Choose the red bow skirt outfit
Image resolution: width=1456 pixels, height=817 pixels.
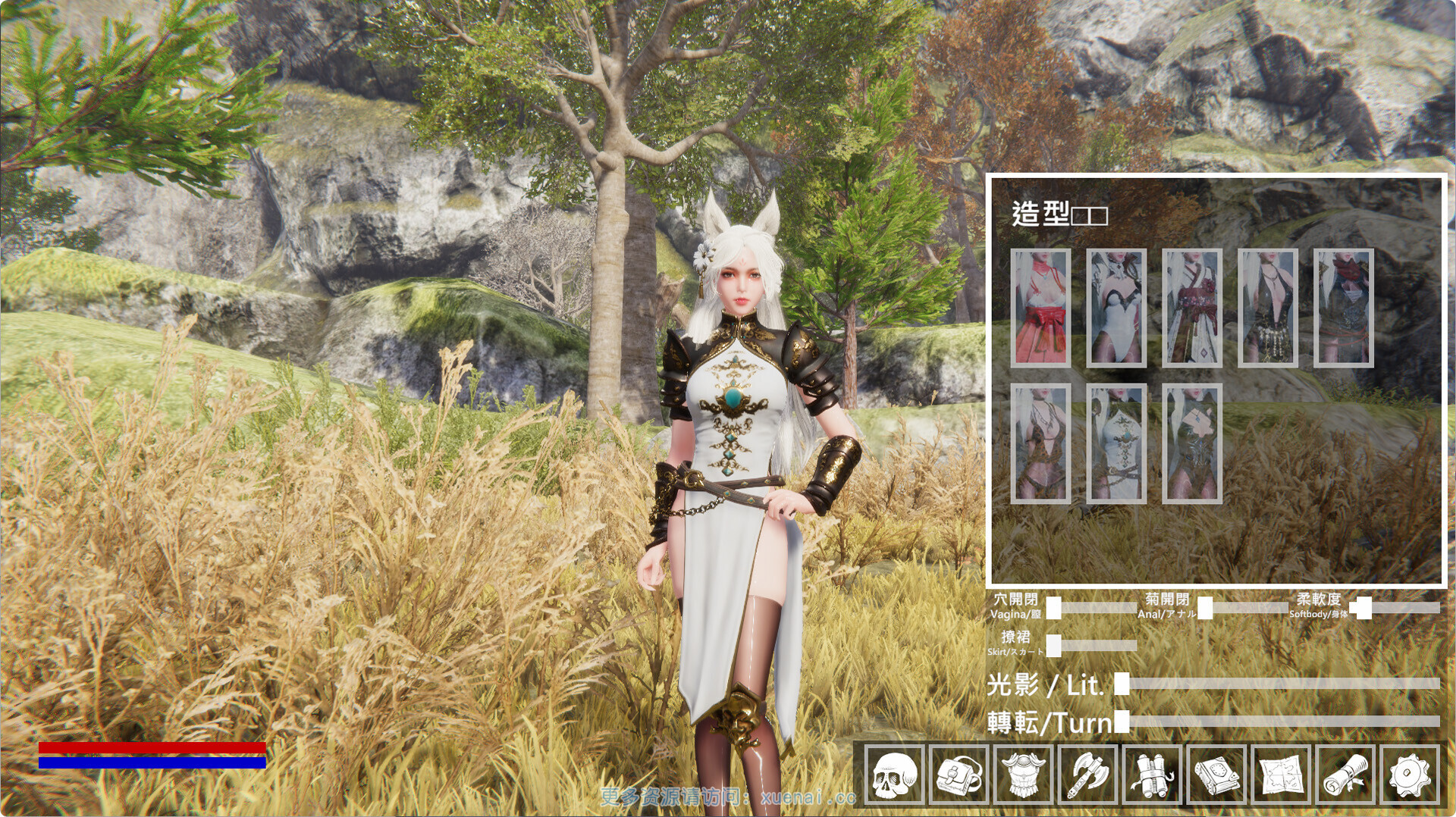point(1040,308)
